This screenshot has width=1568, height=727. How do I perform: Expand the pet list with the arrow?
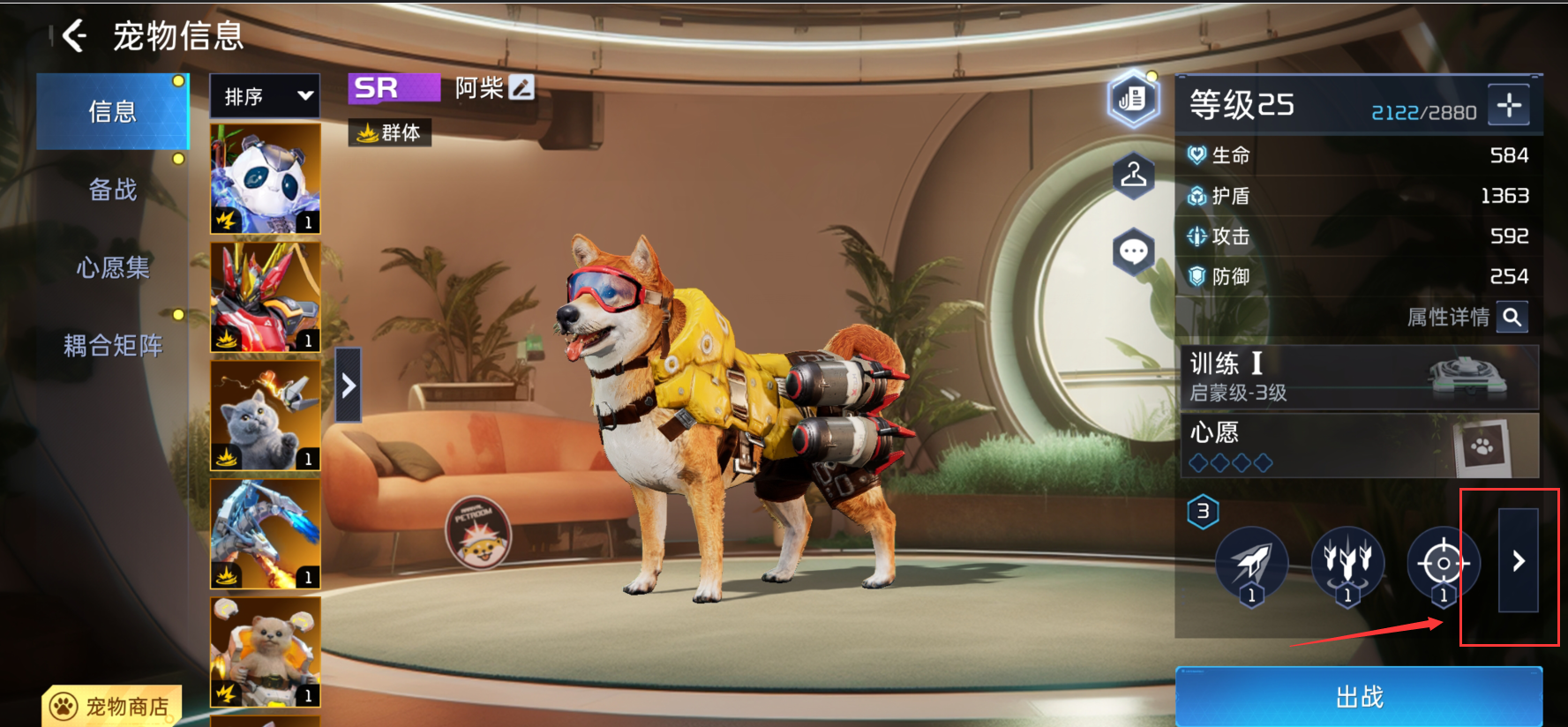349,386
